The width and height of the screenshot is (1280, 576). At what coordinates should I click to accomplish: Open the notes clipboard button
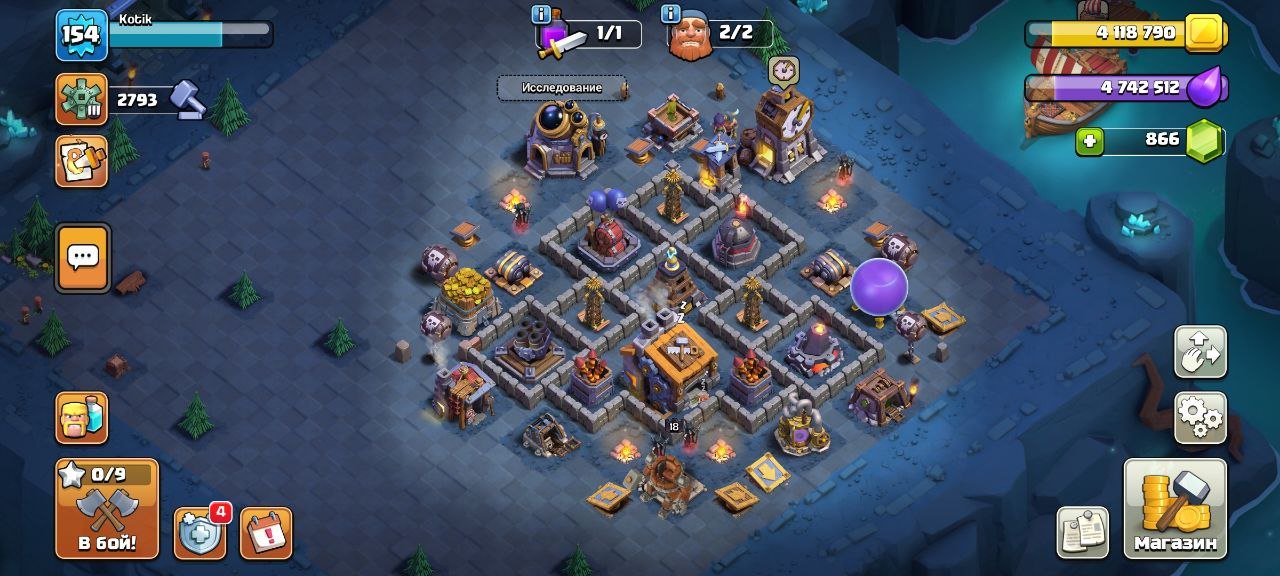1082,532
